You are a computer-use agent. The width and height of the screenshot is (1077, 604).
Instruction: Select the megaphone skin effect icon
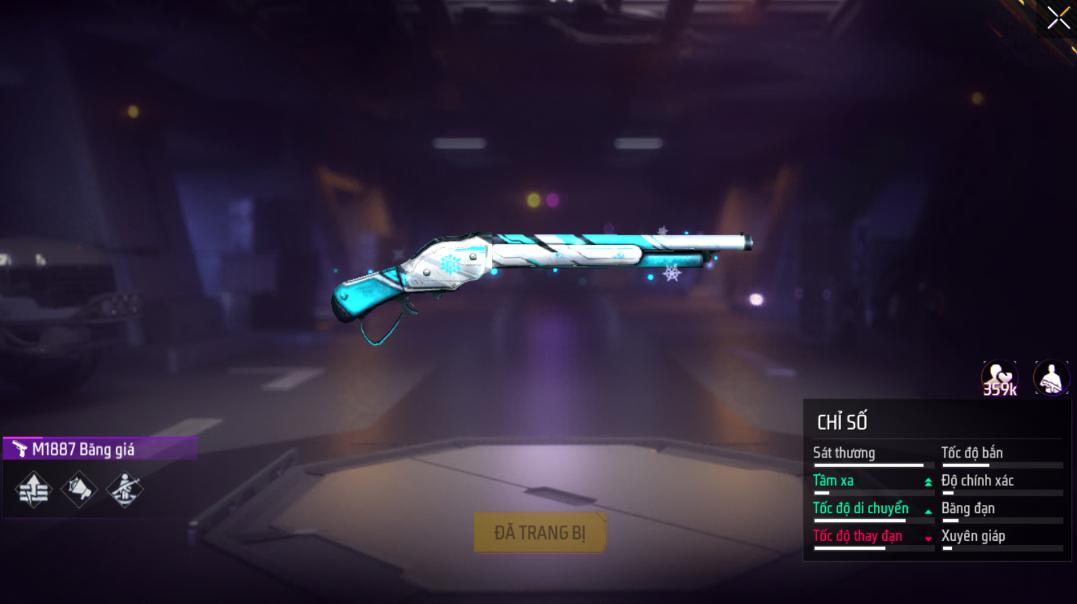80,489
